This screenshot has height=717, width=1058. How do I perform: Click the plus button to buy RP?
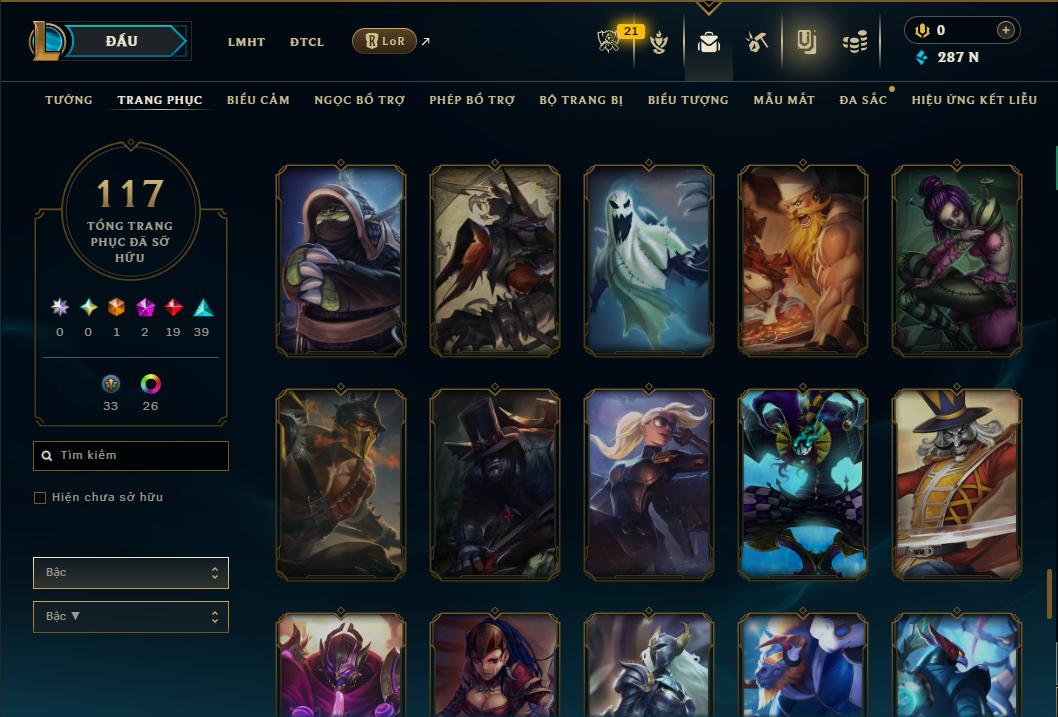click(x=1005, y=30)
